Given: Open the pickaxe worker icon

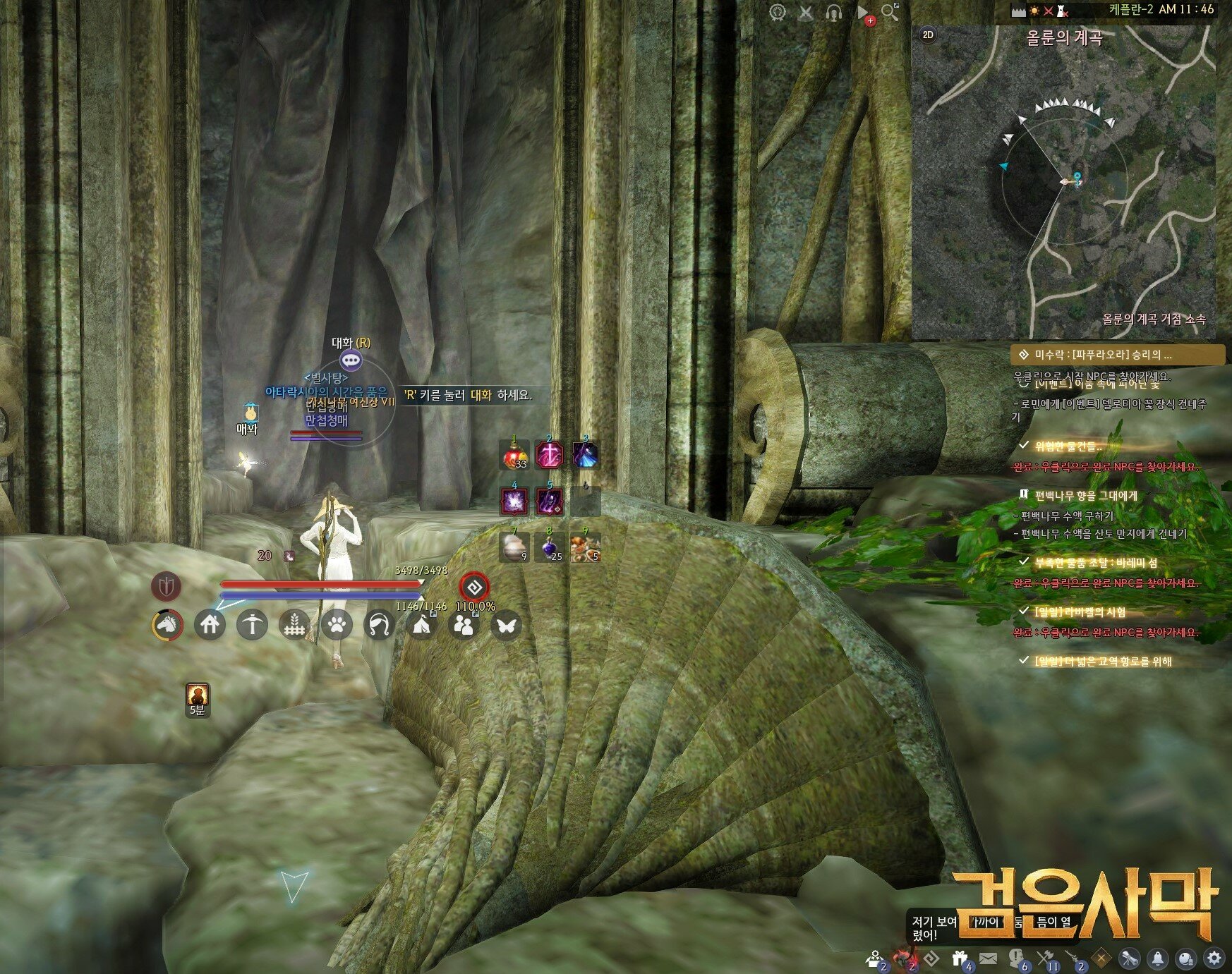Looking at the screenshot, I should coord(252,624).
